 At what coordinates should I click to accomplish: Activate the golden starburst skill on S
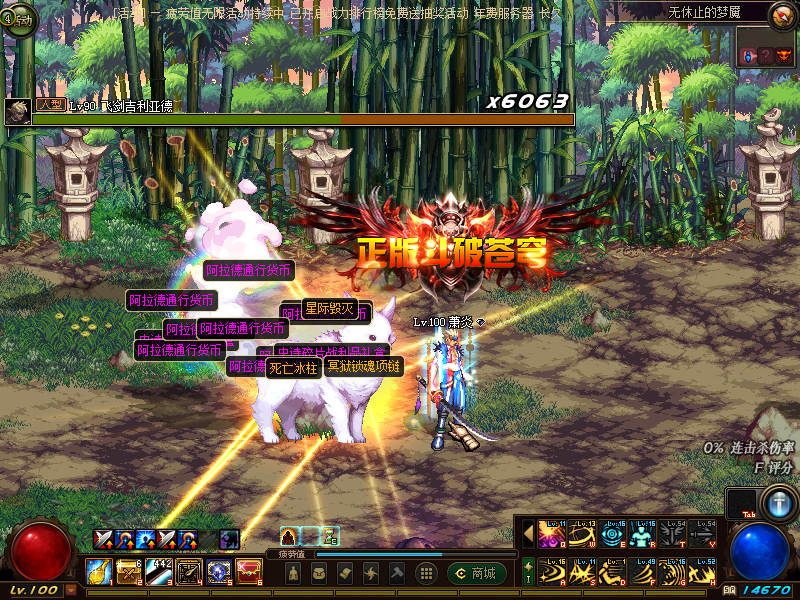click(x=584, y=572)
